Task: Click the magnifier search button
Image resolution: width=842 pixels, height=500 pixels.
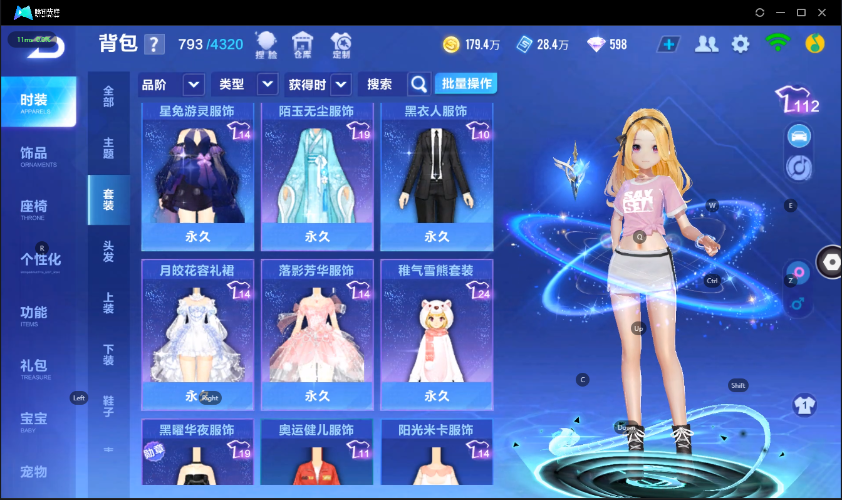Action: 419,84
